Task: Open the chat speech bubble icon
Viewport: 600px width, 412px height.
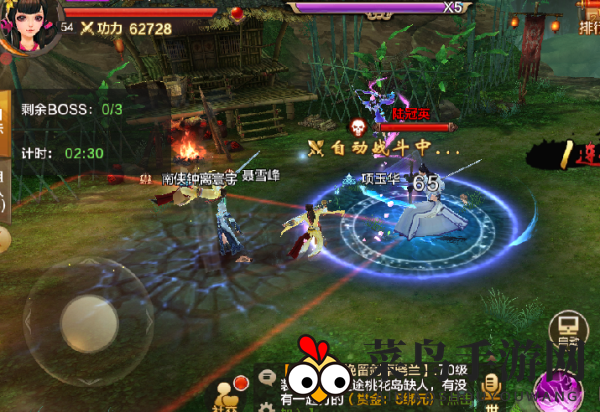Action: click(x=267, y=378)
